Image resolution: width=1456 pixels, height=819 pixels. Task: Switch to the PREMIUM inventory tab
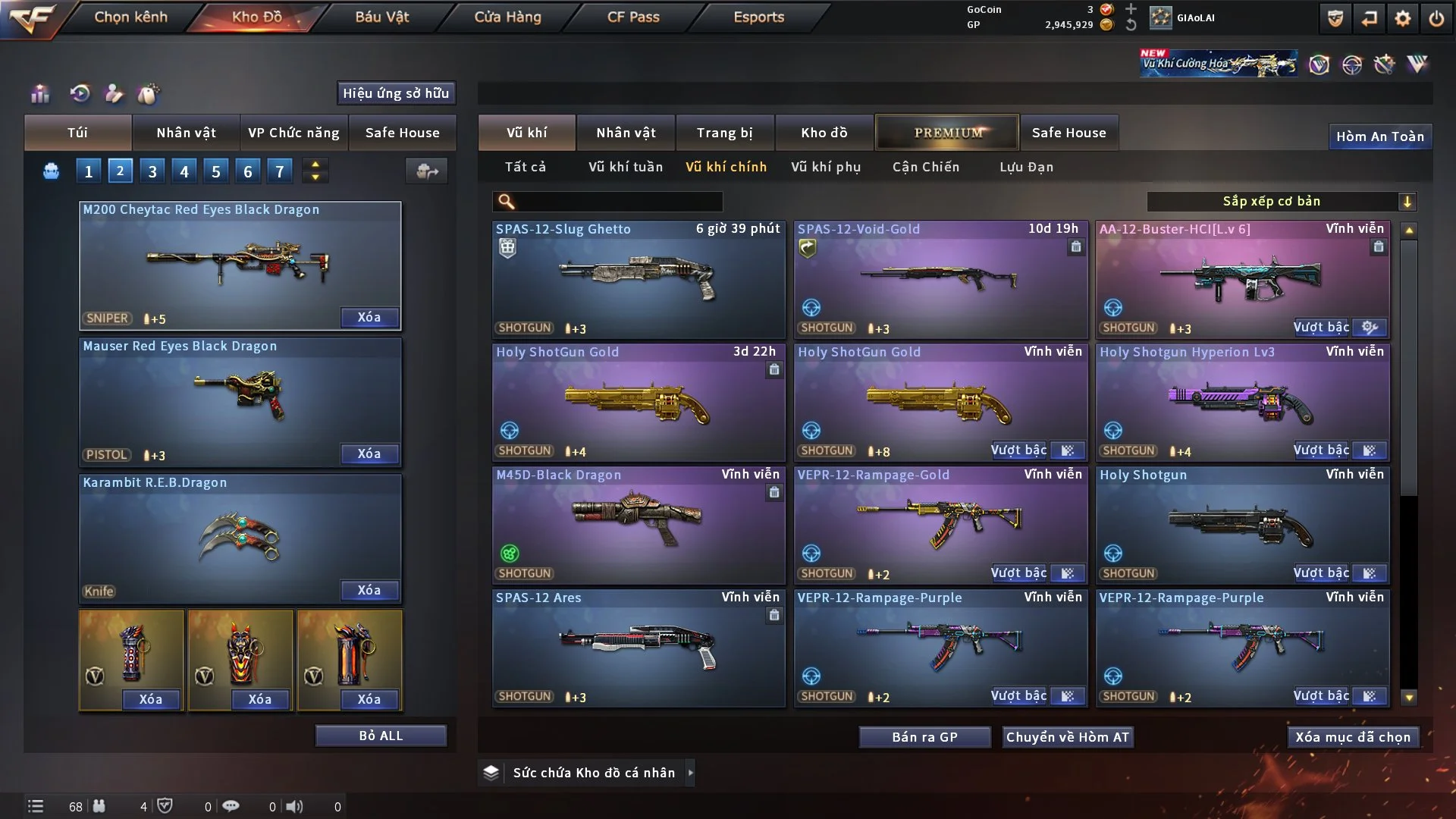(947, 133)
